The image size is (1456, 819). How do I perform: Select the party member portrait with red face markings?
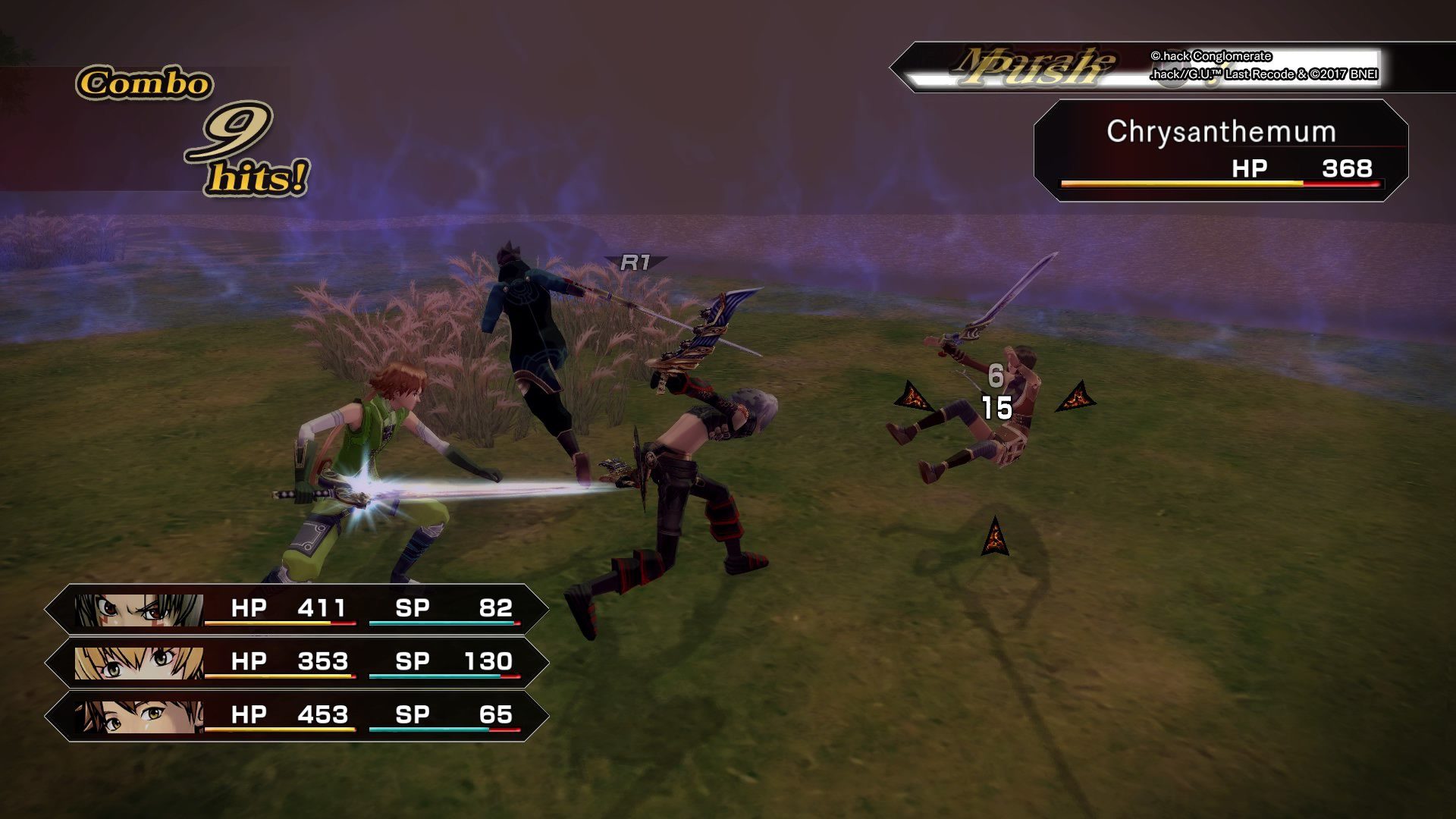(139, 609)
